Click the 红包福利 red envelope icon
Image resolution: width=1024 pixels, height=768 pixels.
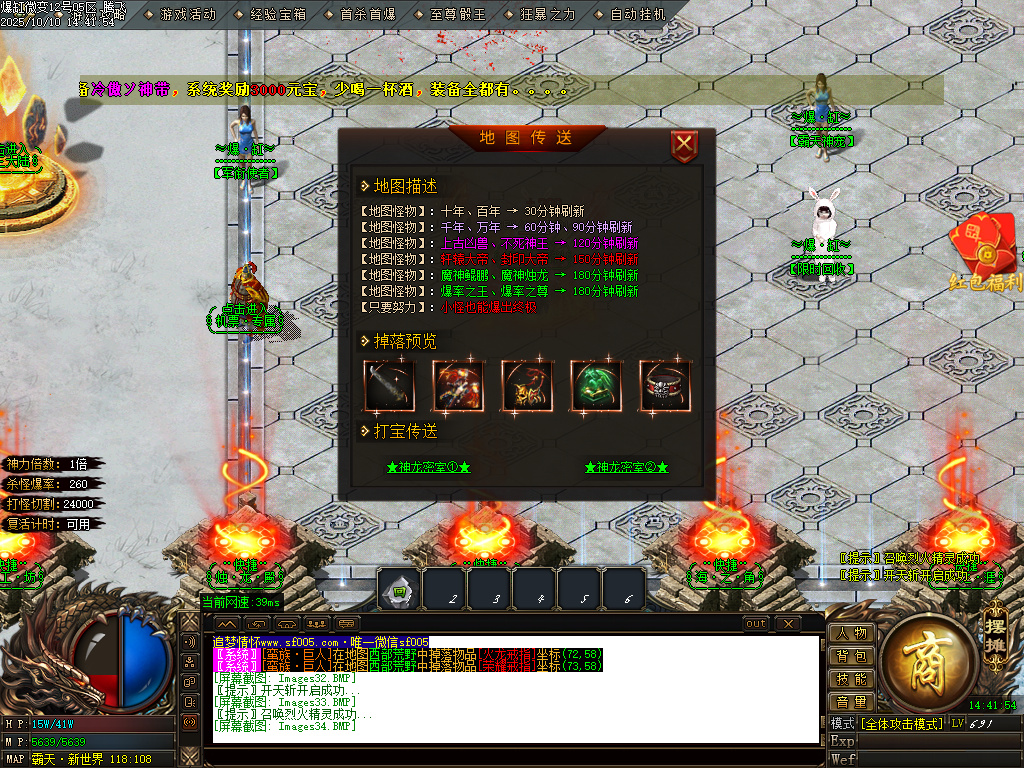point(984,250)
